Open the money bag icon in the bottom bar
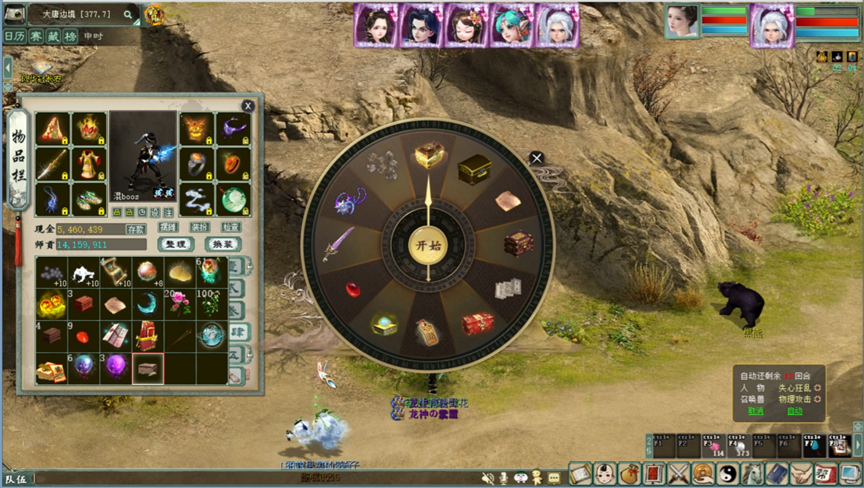864x488 pixels. coord(628,474)
